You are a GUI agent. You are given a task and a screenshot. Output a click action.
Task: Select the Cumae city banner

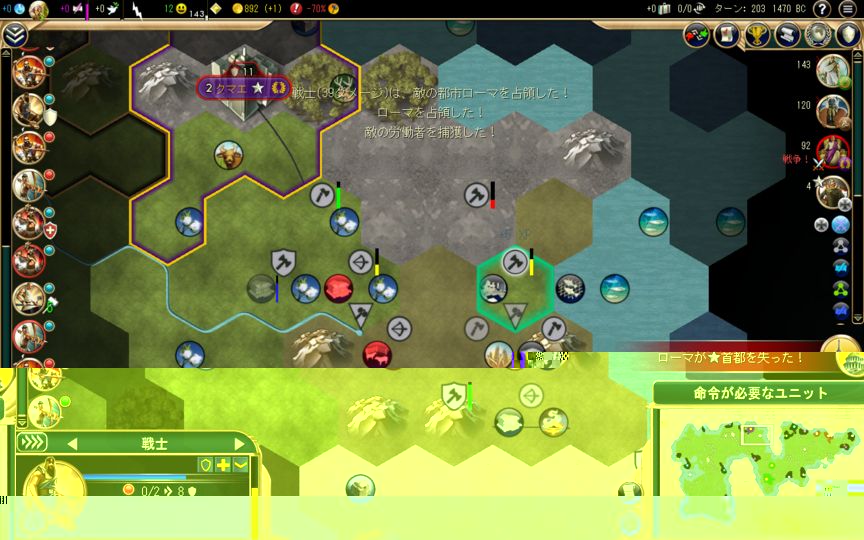(243, 88)
